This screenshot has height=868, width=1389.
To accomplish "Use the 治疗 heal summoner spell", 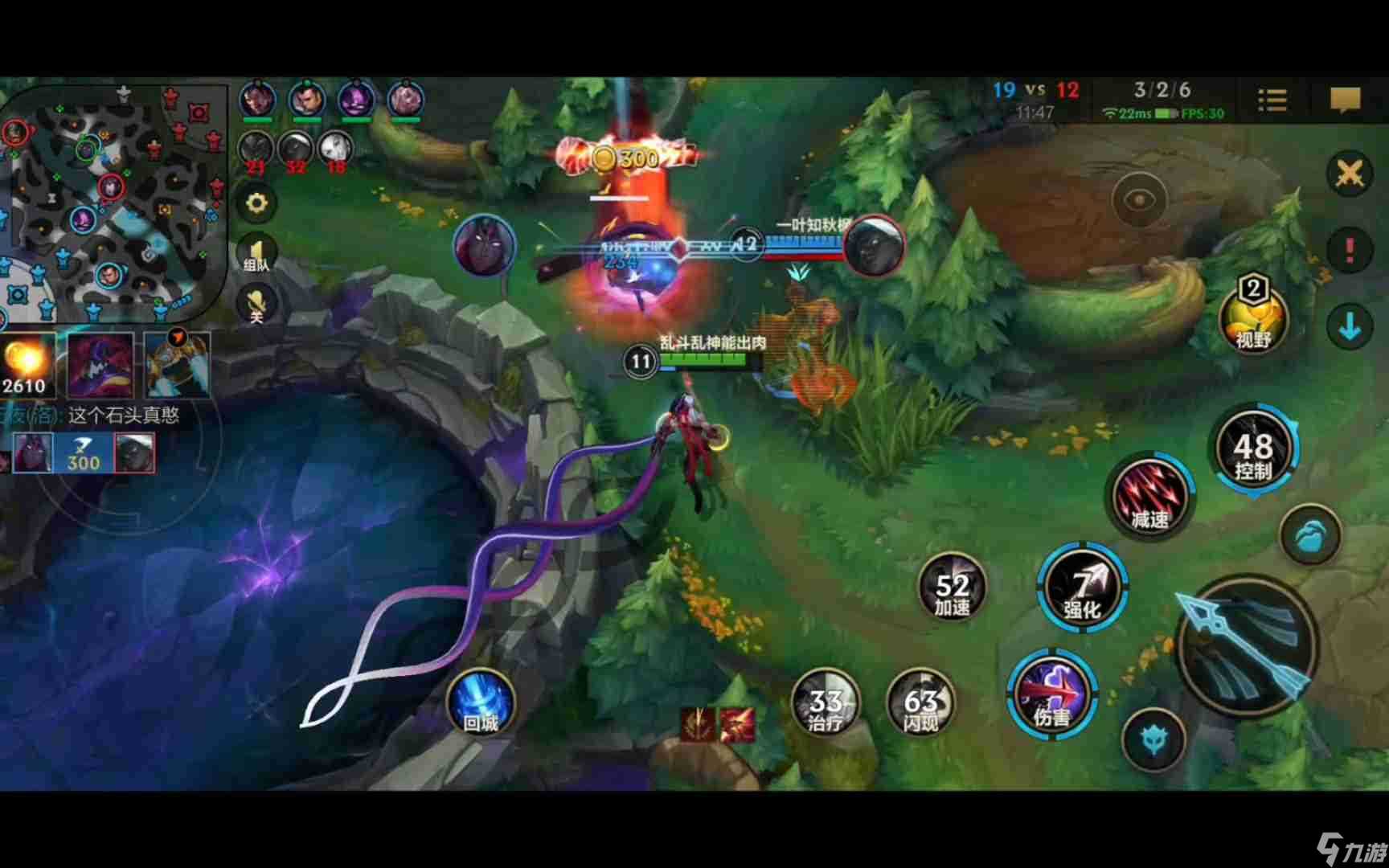I will tap(826, 704).
